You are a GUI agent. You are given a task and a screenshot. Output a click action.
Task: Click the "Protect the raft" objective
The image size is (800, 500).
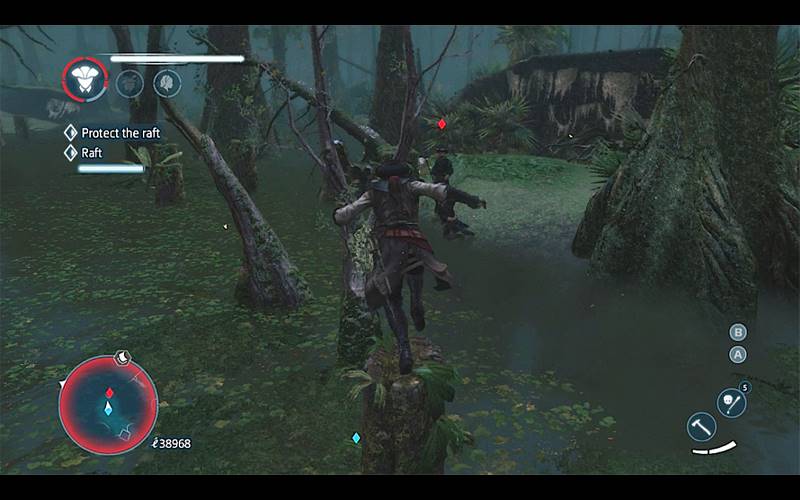click(x=121, y=133)
